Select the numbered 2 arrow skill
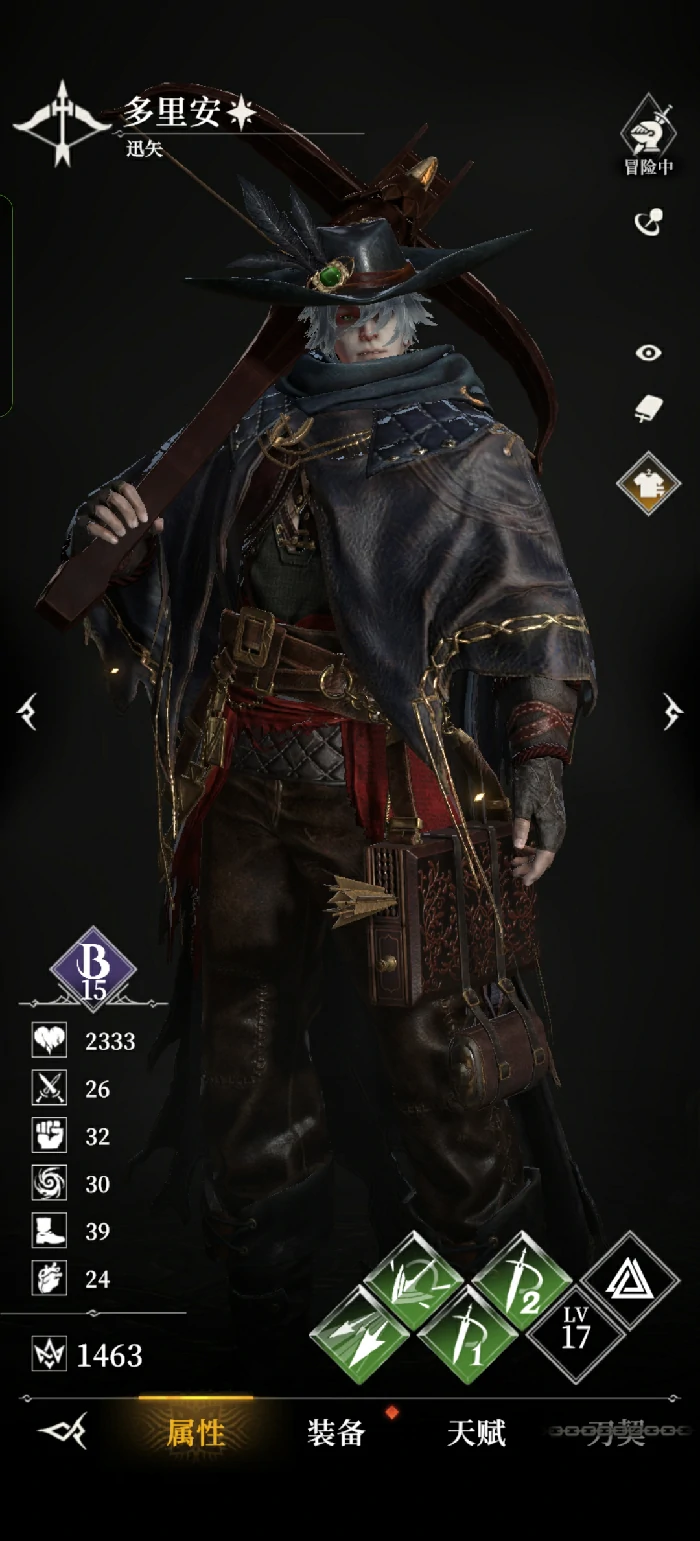 pos(521,1282)
